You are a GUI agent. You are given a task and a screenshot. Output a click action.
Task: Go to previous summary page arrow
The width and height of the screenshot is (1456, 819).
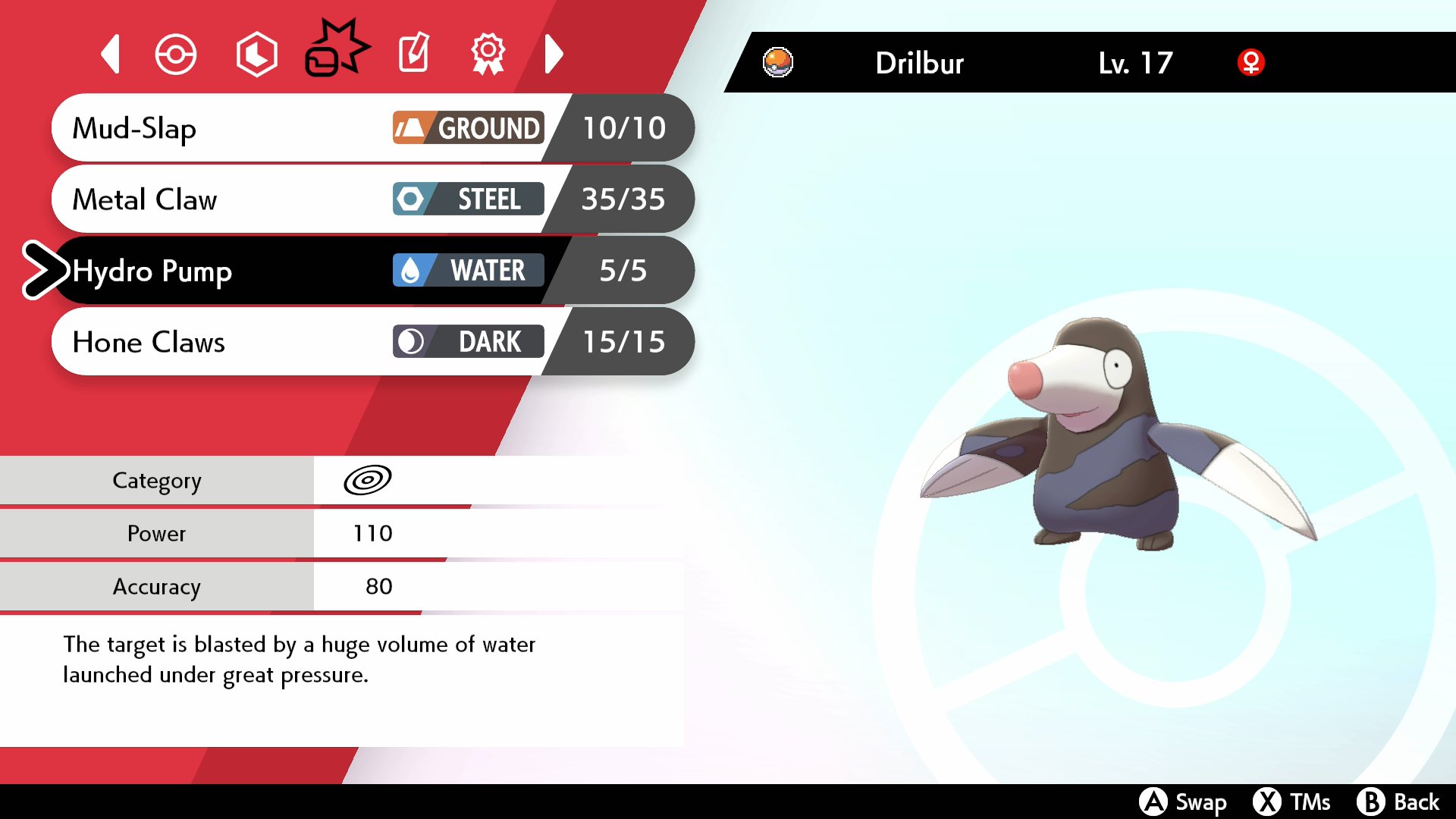click(111, 55)
